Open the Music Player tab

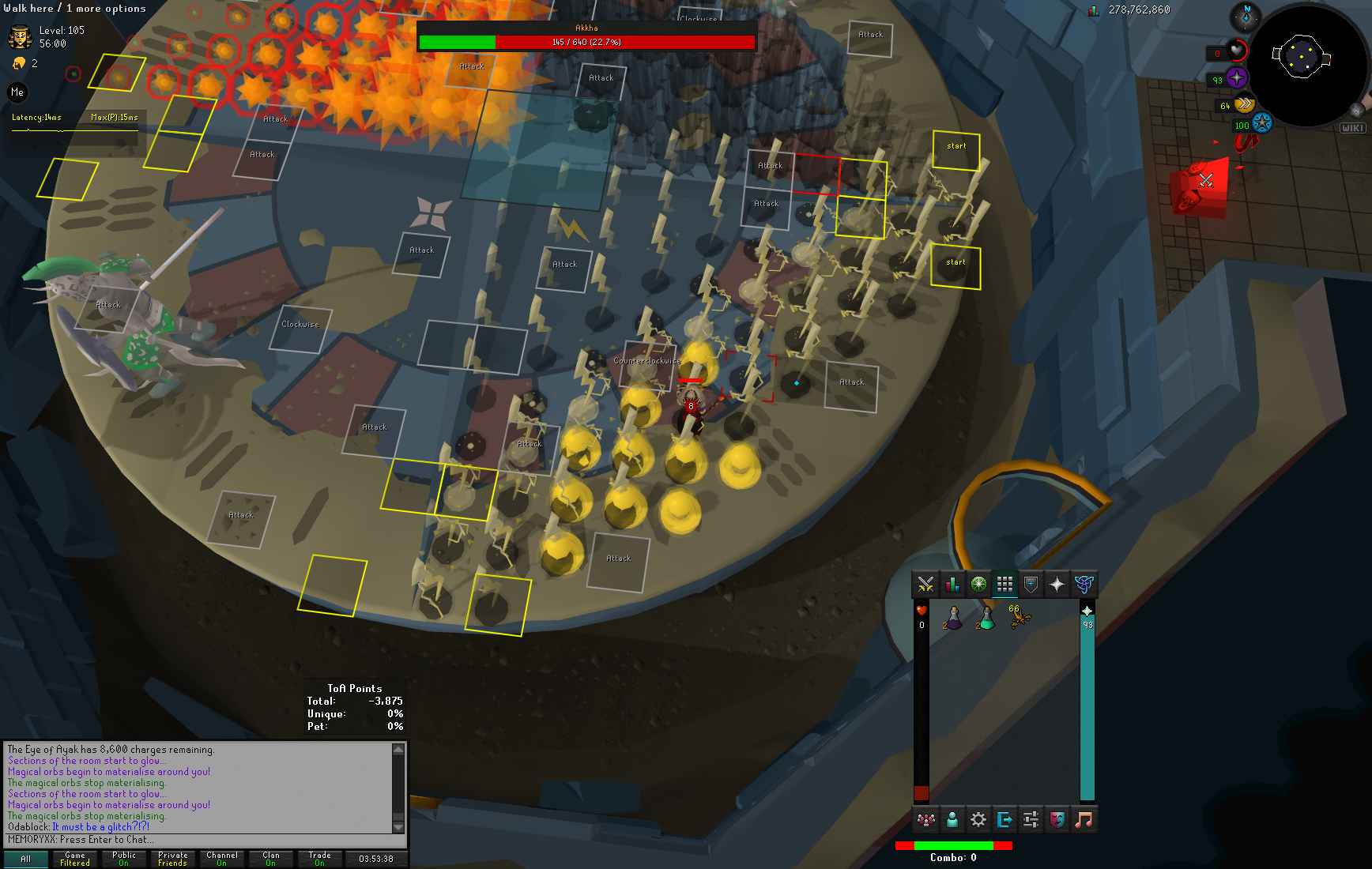click(1084, 820)
